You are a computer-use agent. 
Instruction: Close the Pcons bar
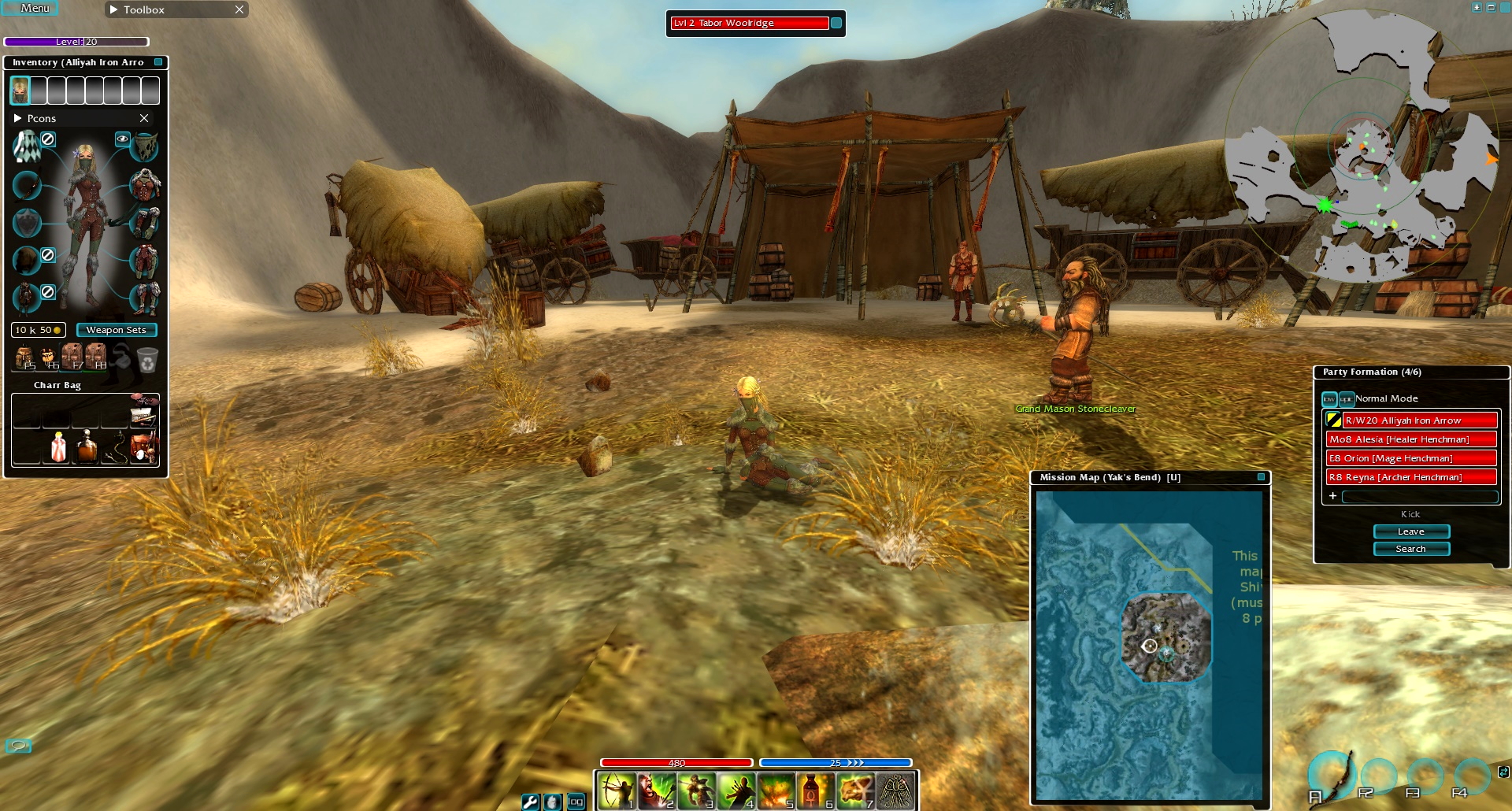(144, 118)
